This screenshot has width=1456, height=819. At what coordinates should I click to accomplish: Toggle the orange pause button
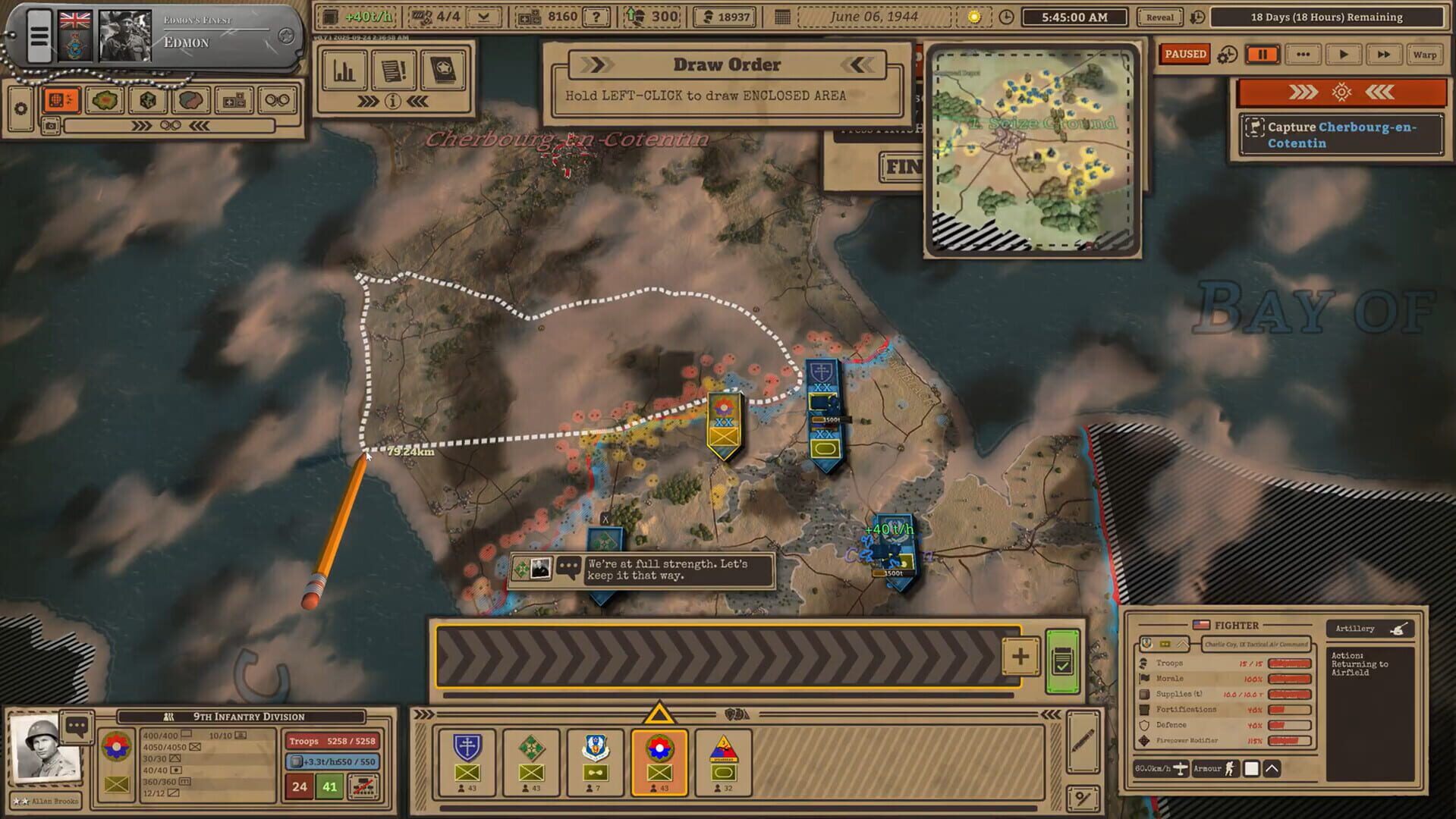coord(1263,54)
